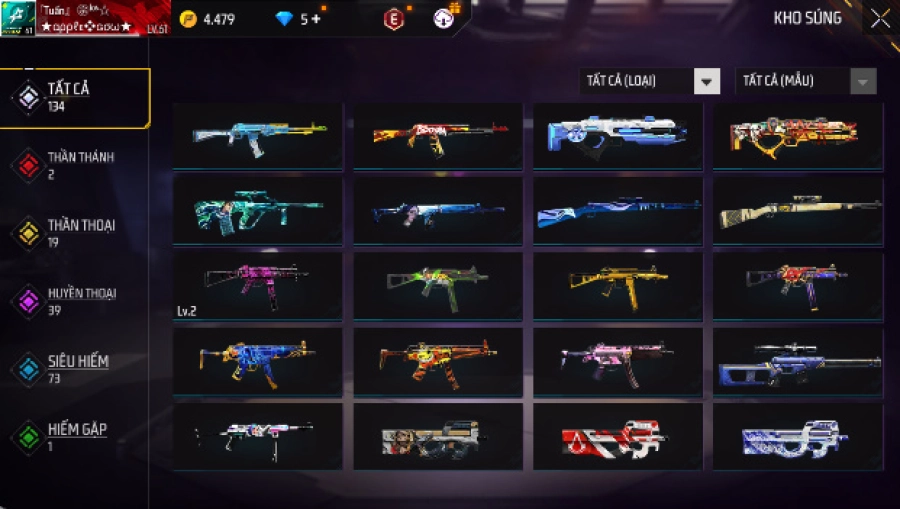The height and width of the screenshot is (509, 900).
Task: Select the pink SMG skin marked Lv.2
Action: (x=257, y=285)
